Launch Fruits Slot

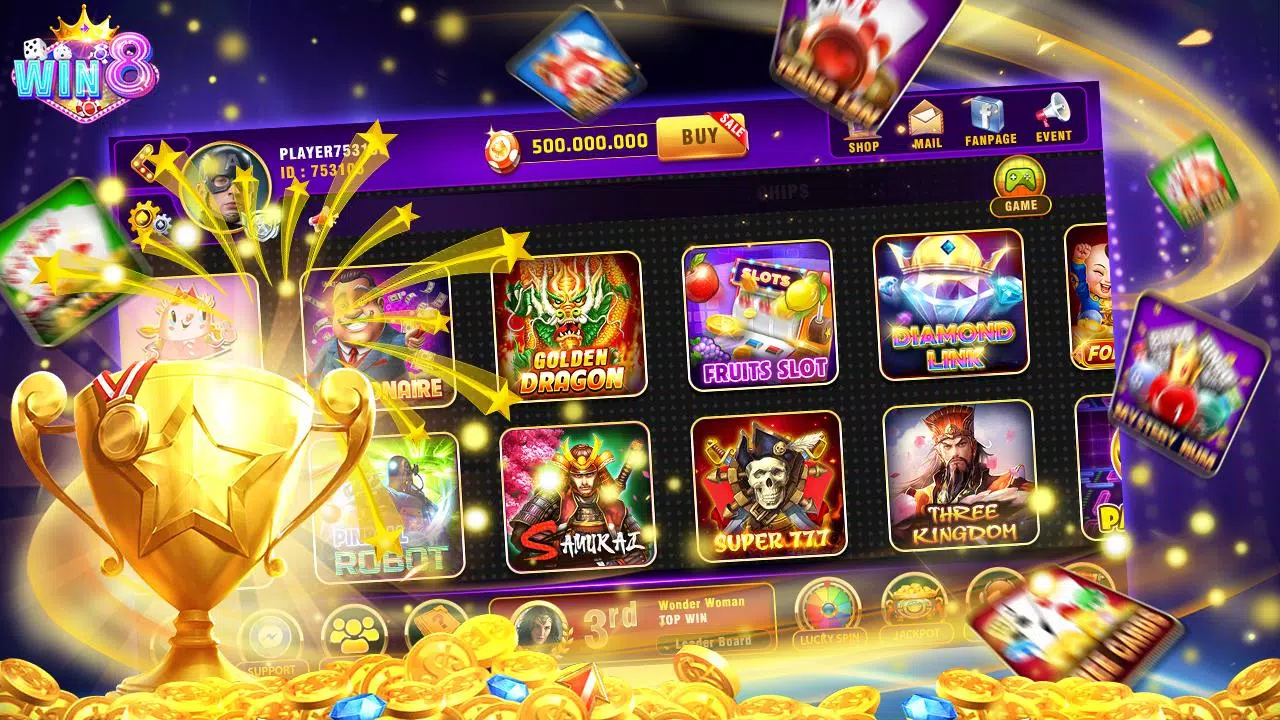tap(762, 318)
